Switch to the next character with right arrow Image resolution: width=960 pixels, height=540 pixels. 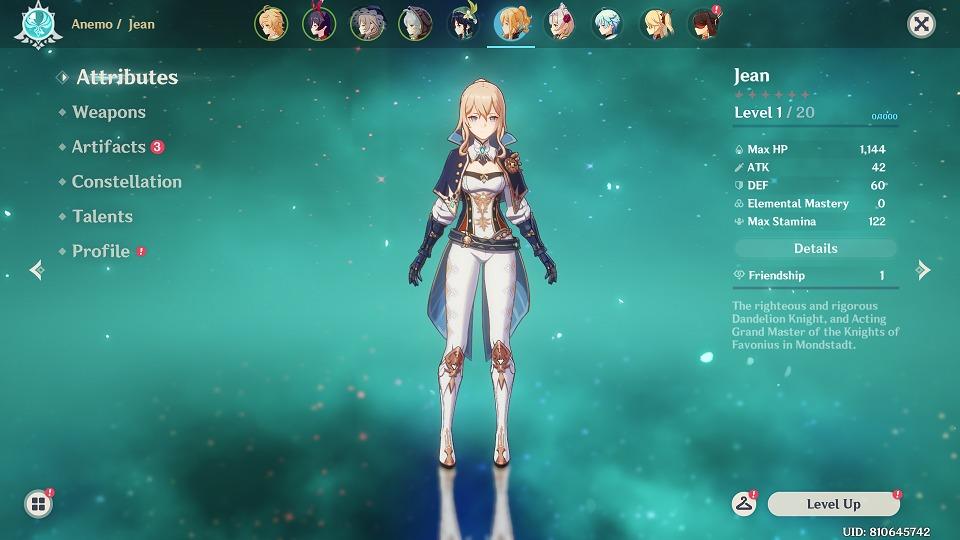tap(923, 270)
